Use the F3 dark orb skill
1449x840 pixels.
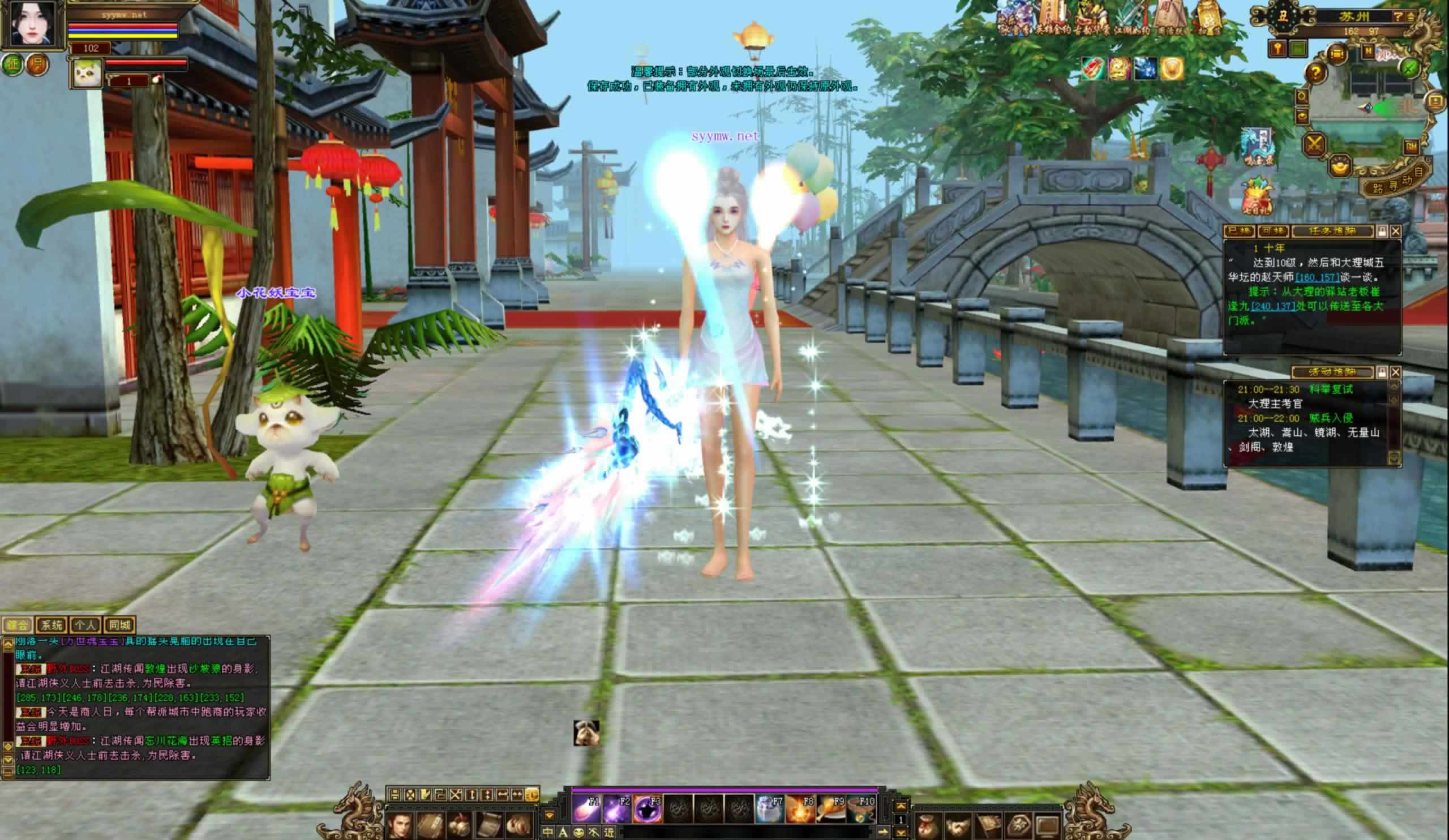coord(648,809)
